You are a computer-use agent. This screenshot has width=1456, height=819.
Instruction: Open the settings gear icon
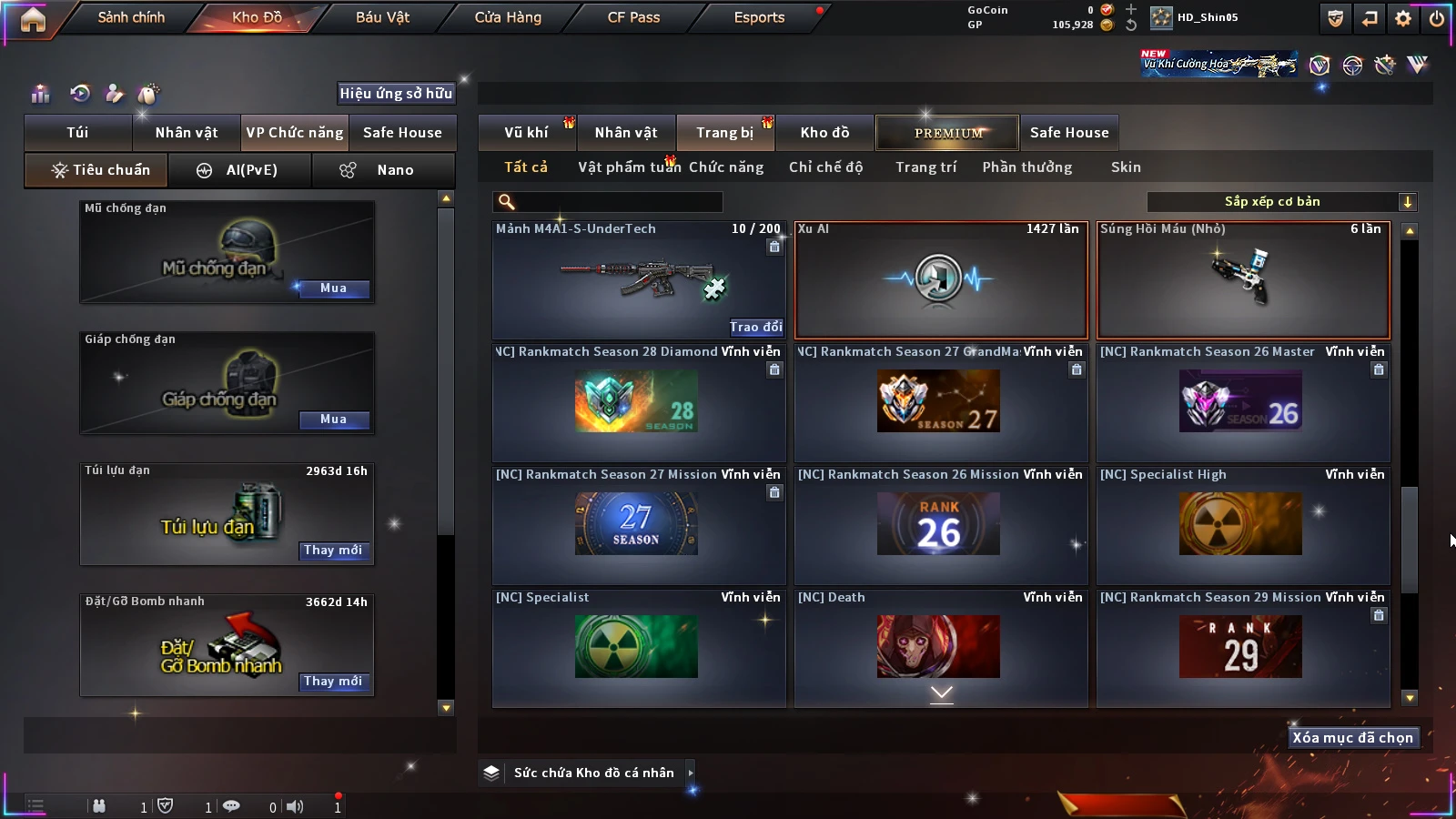point(1403,18)
